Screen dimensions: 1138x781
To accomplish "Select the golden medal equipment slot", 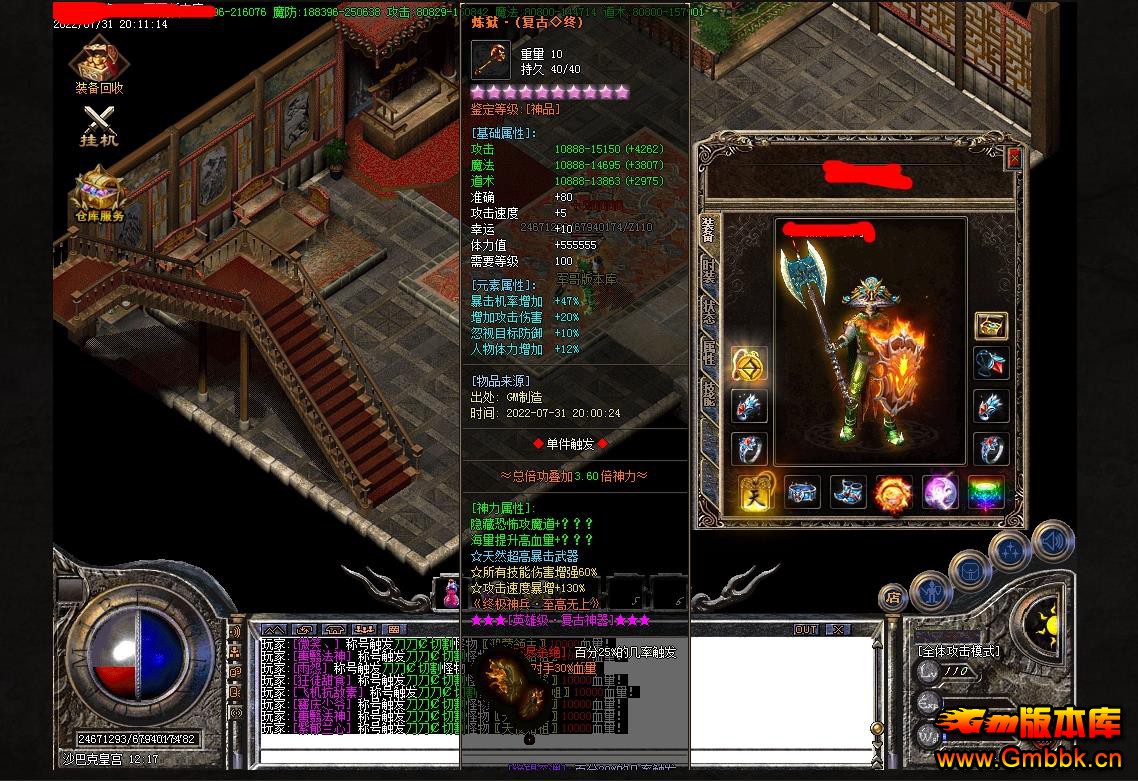I will (x=749, y=366).
